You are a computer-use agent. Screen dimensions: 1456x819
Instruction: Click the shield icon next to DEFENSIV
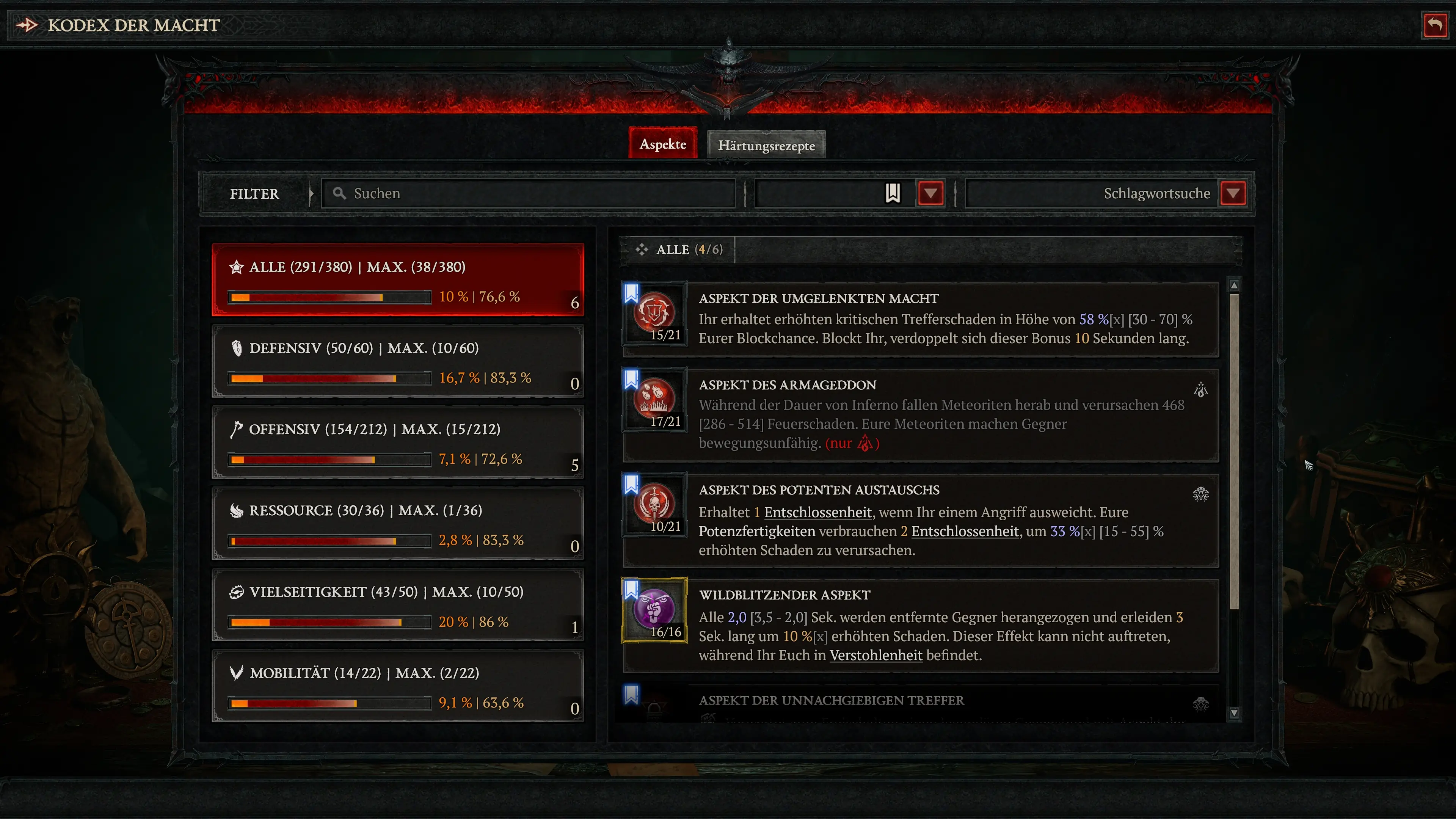(237, 348)
